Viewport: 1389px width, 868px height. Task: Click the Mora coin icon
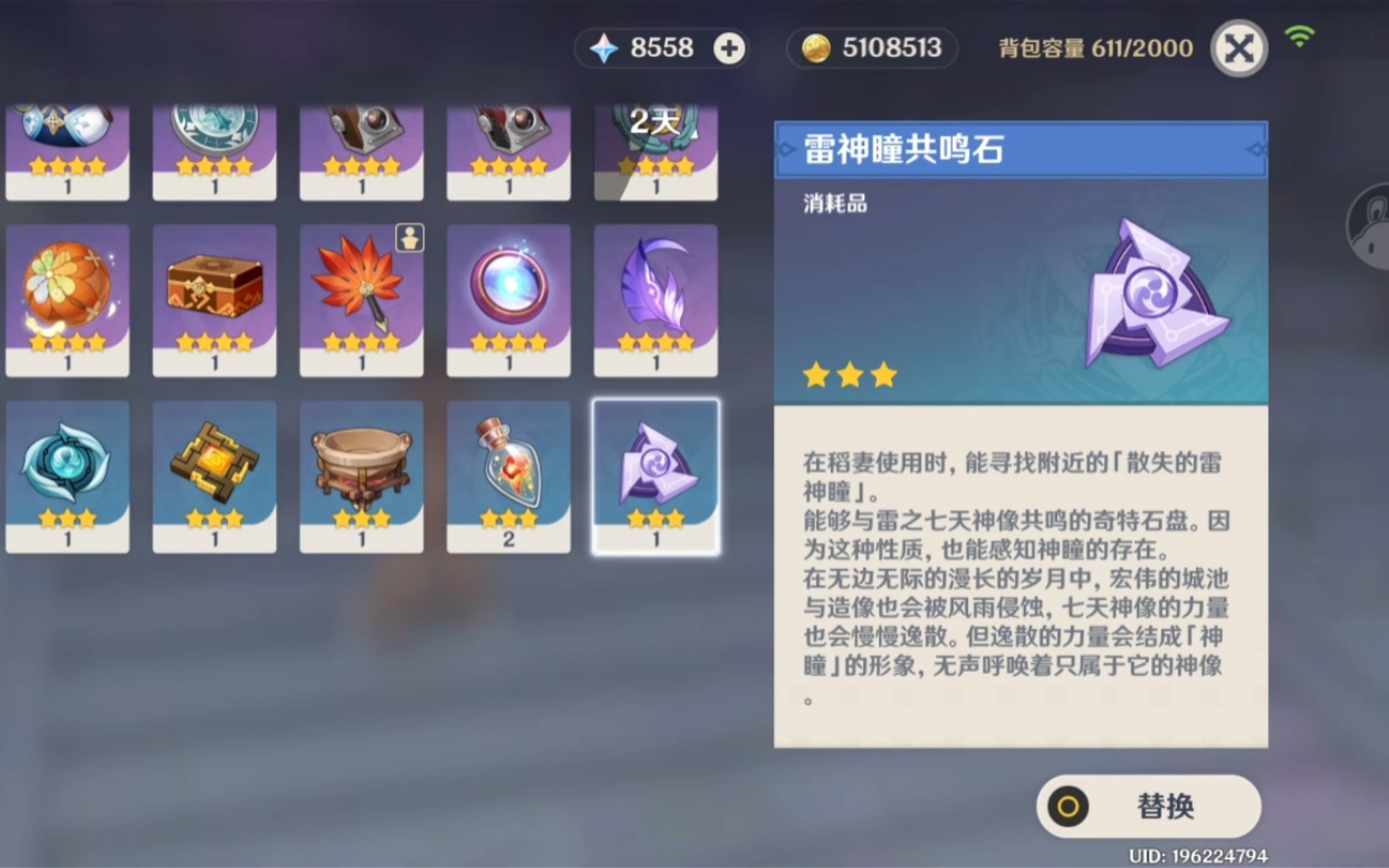[x=817, y=48]
